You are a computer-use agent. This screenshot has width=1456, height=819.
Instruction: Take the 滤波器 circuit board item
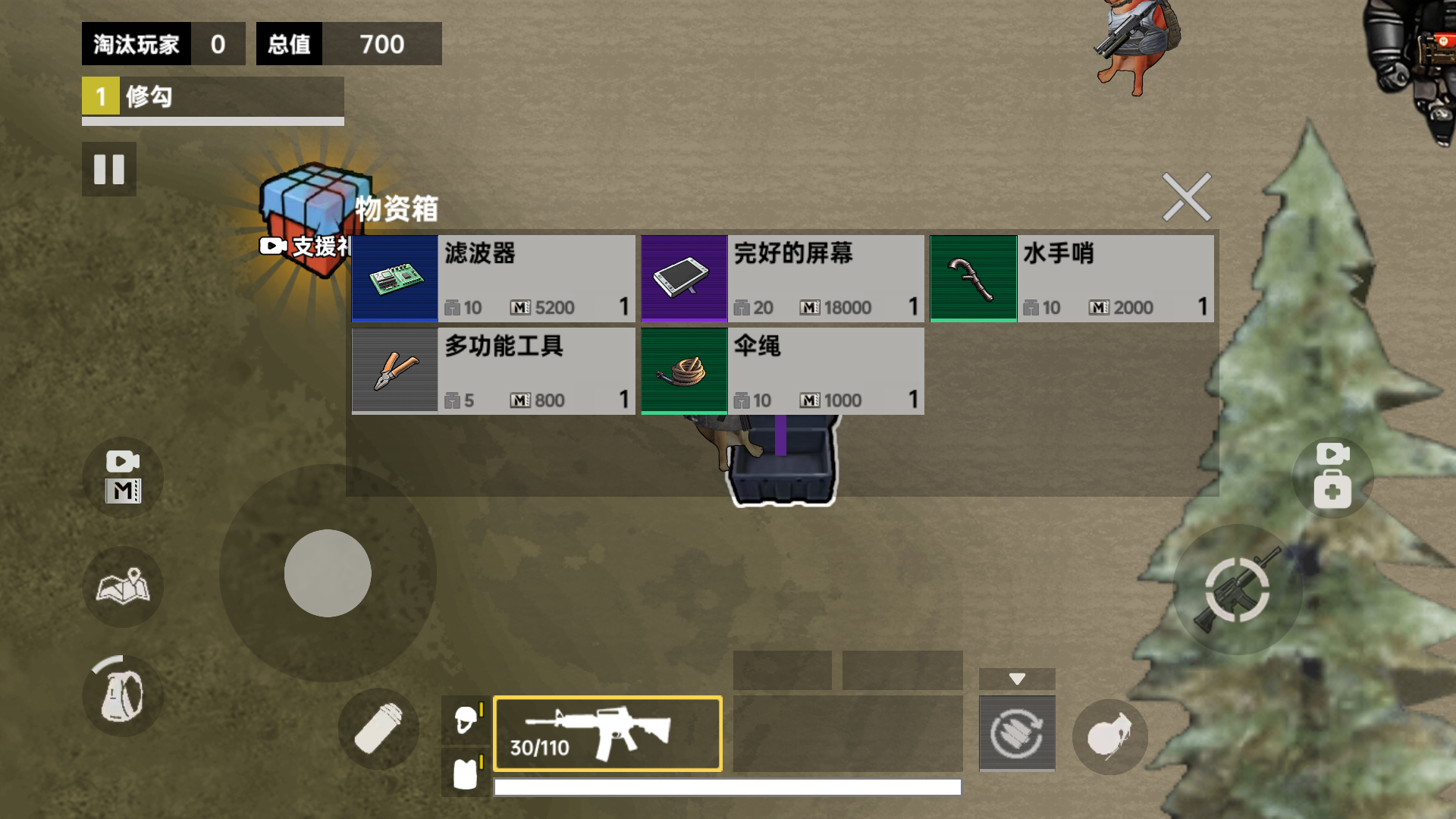494,278
